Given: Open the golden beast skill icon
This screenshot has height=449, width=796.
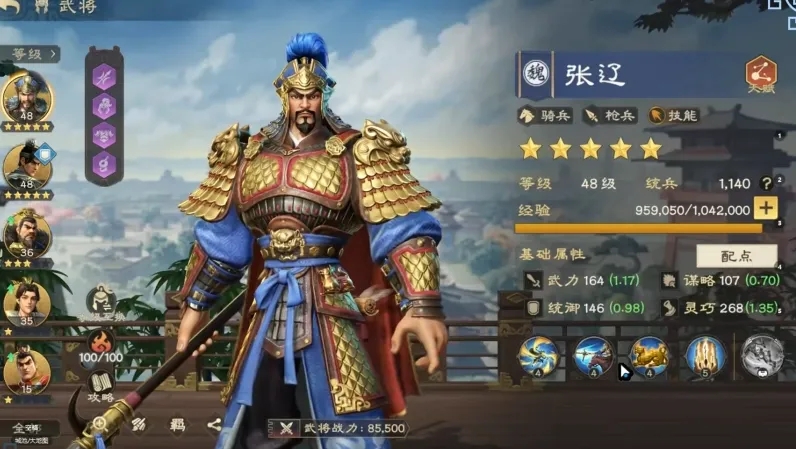Looking at the screenshot, I should [649, 358].
